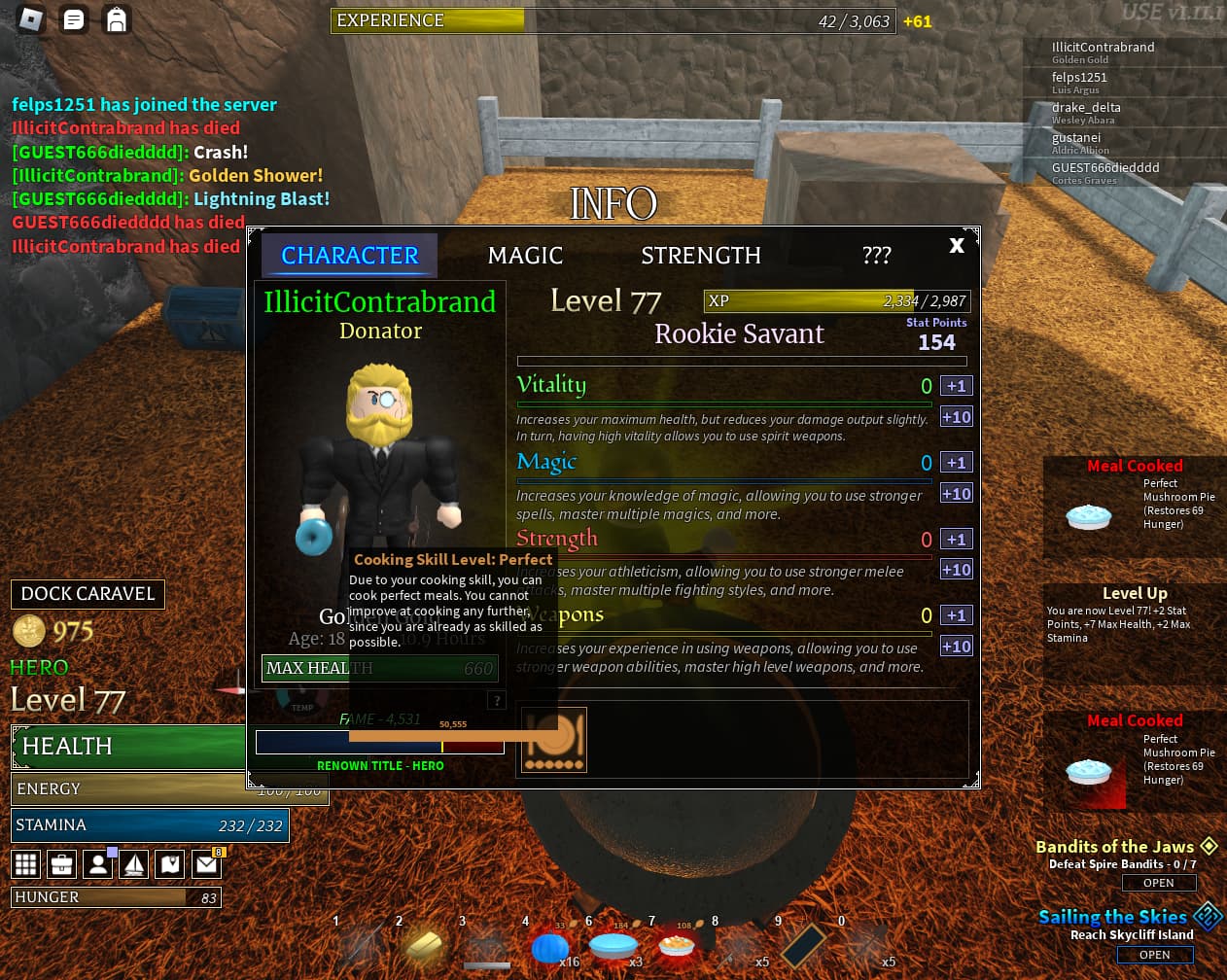Show the CHARACTER tab
Image resolution: width=1227 pixels, height=980 pixels.
[349, 256]
